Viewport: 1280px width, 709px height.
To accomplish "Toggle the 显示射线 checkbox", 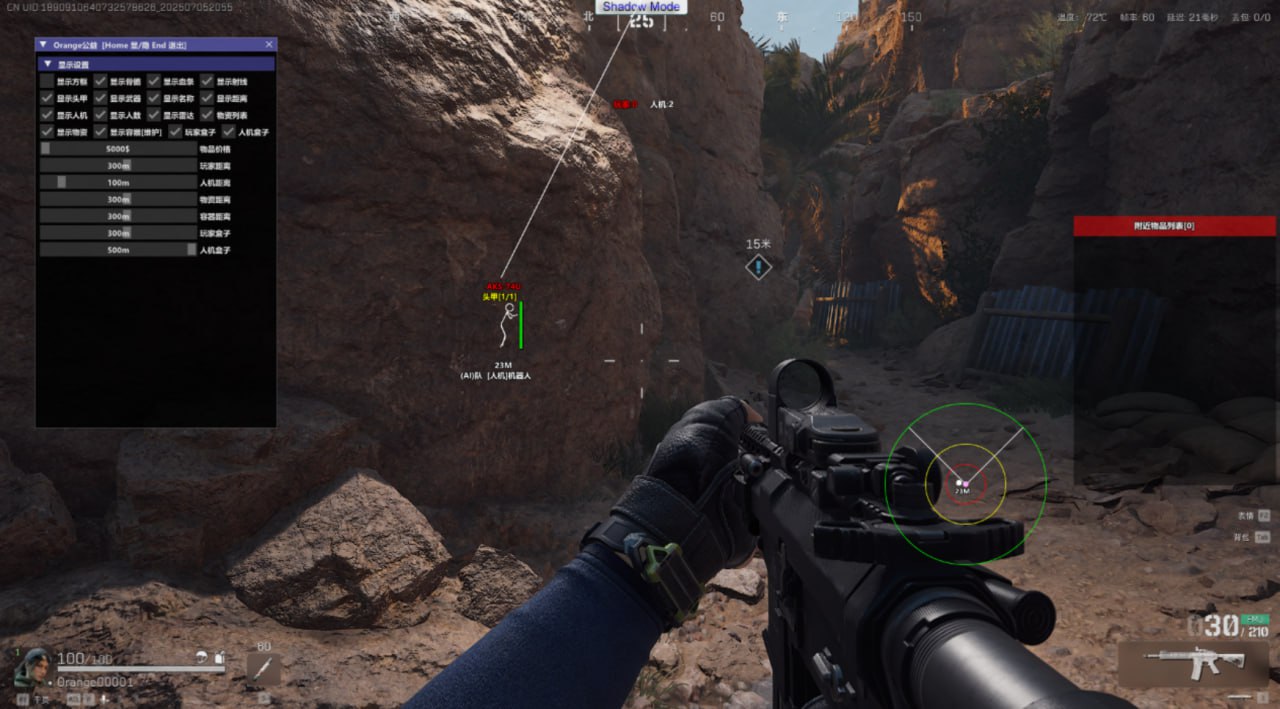I will (x=207, y=81).
